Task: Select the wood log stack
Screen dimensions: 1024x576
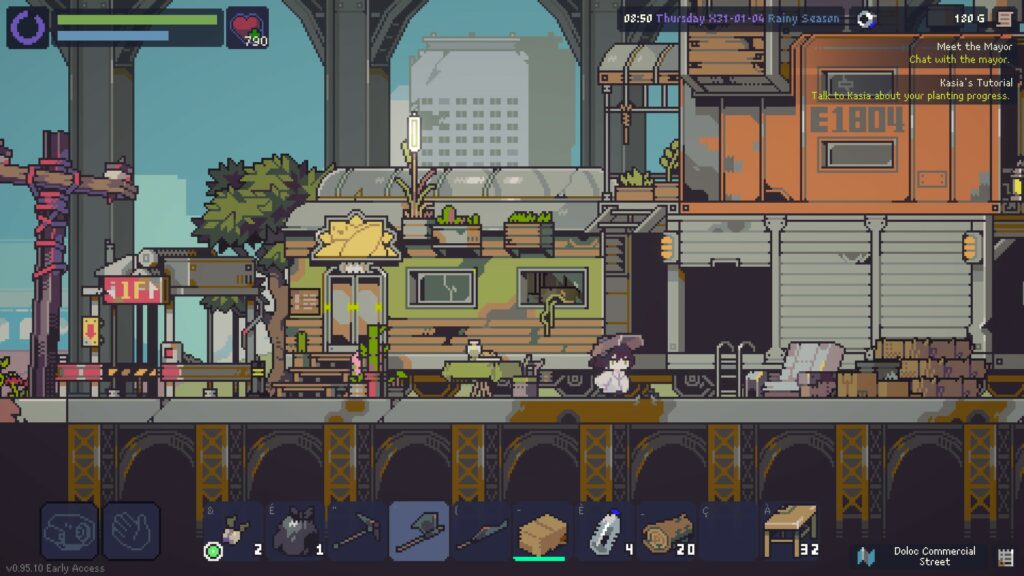Action: pos(667,531)
